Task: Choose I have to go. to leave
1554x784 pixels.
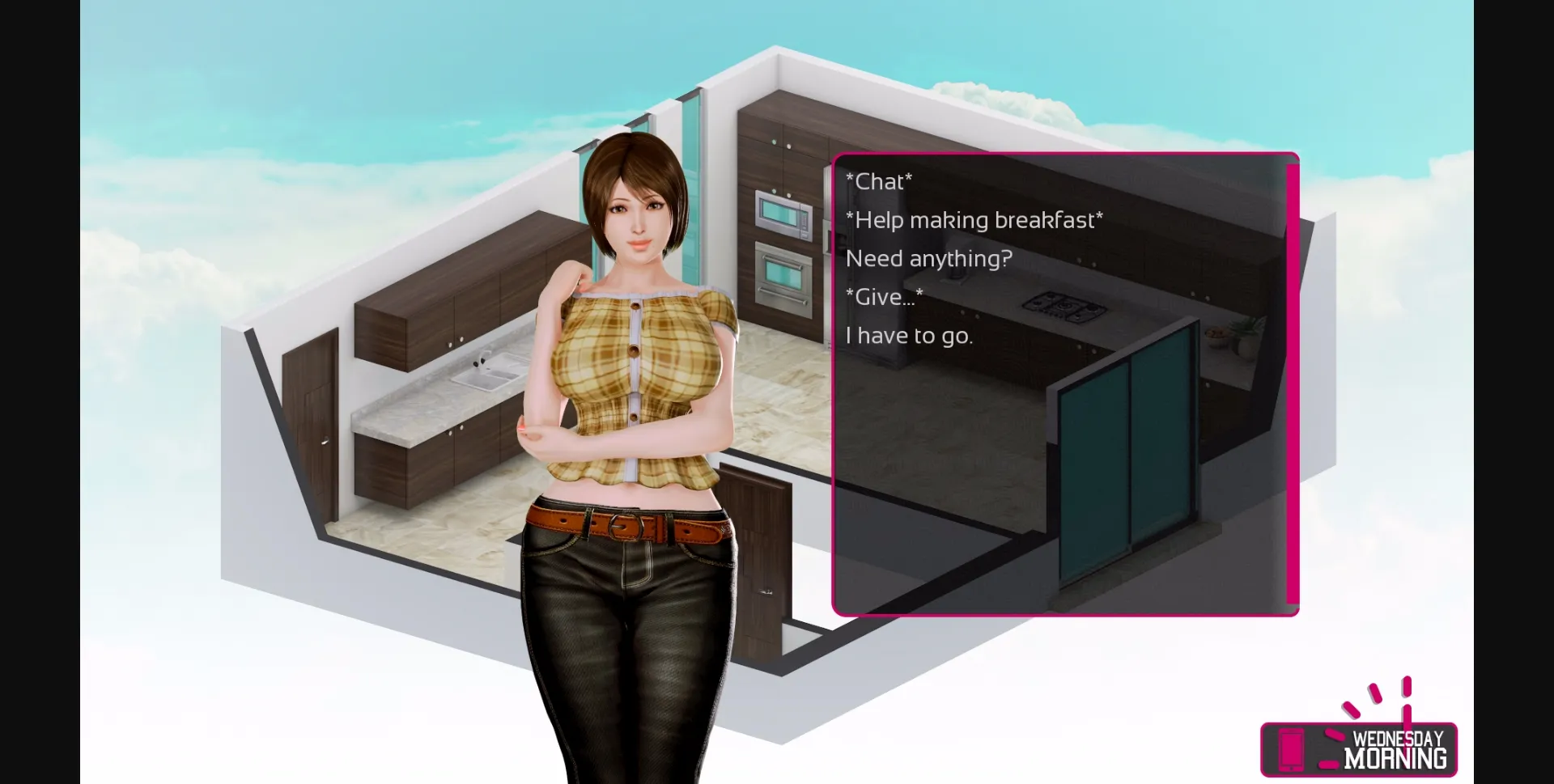Action: 910,335
